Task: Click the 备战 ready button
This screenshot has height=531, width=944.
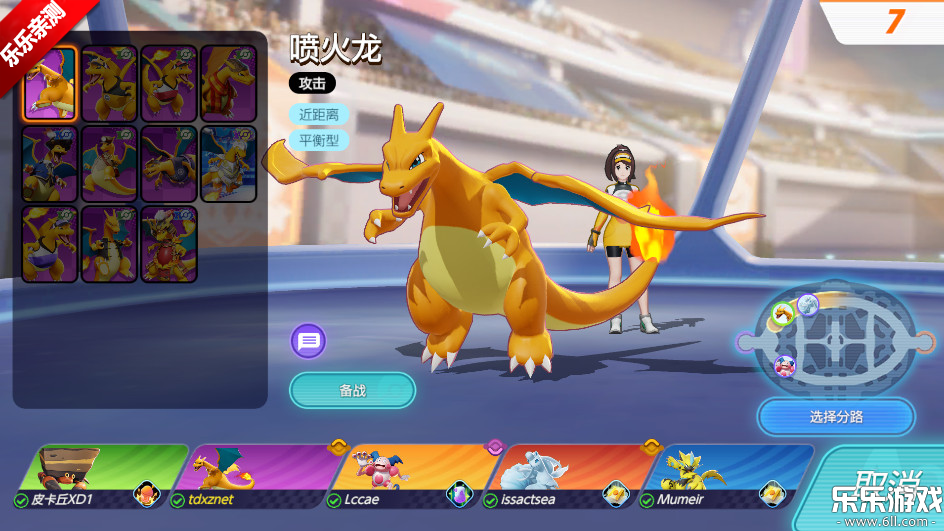Action: [x=352, y=390]
